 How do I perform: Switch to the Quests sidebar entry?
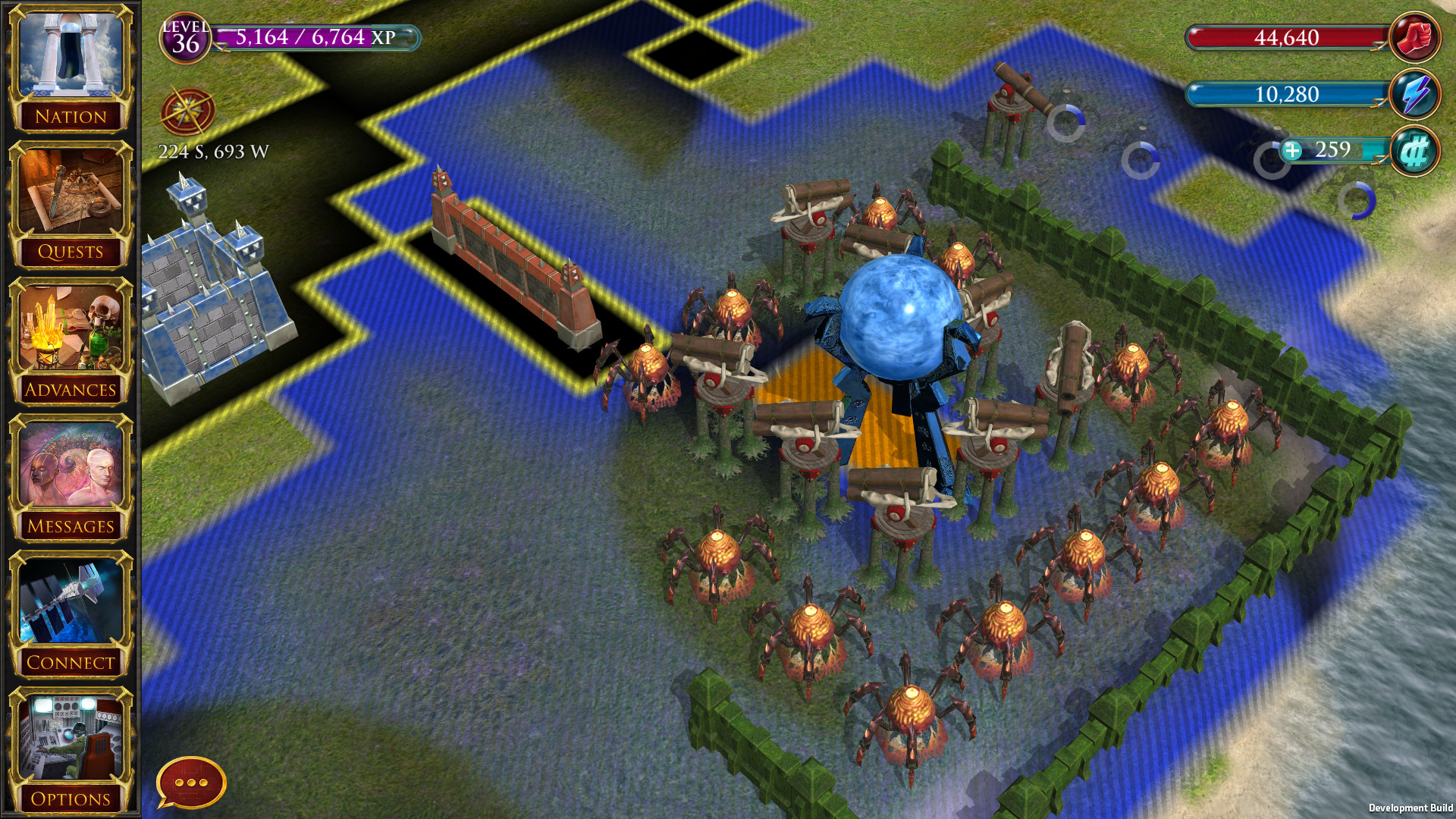click(x=71, y=201)
